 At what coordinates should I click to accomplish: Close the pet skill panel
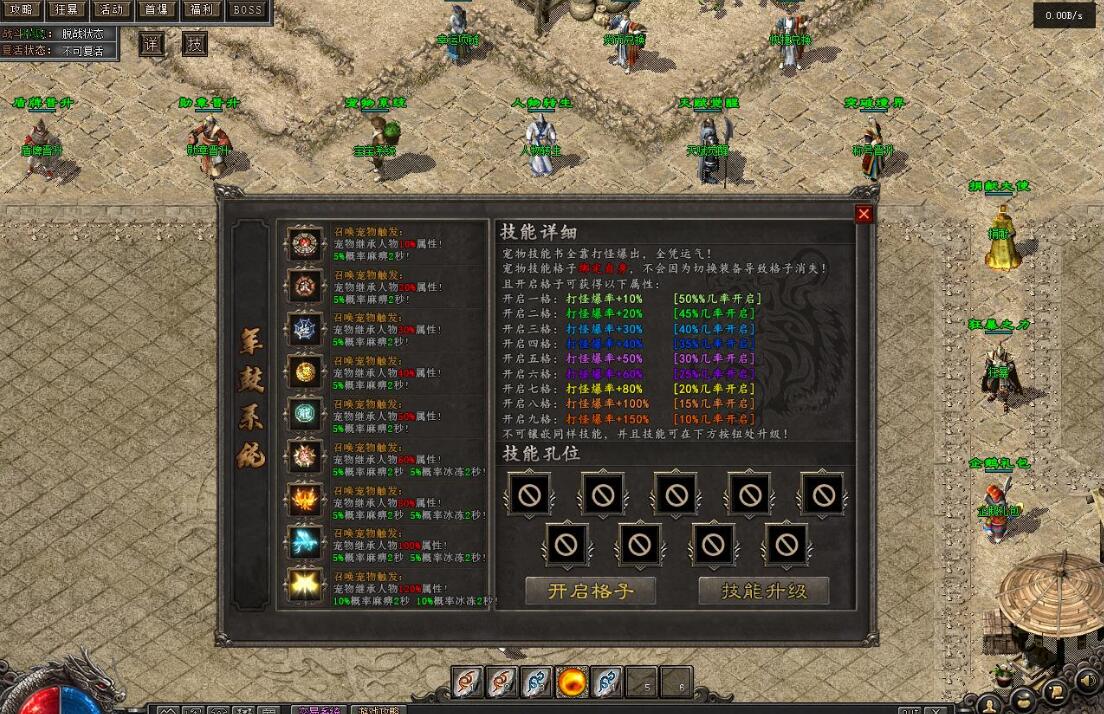(864, 214)
